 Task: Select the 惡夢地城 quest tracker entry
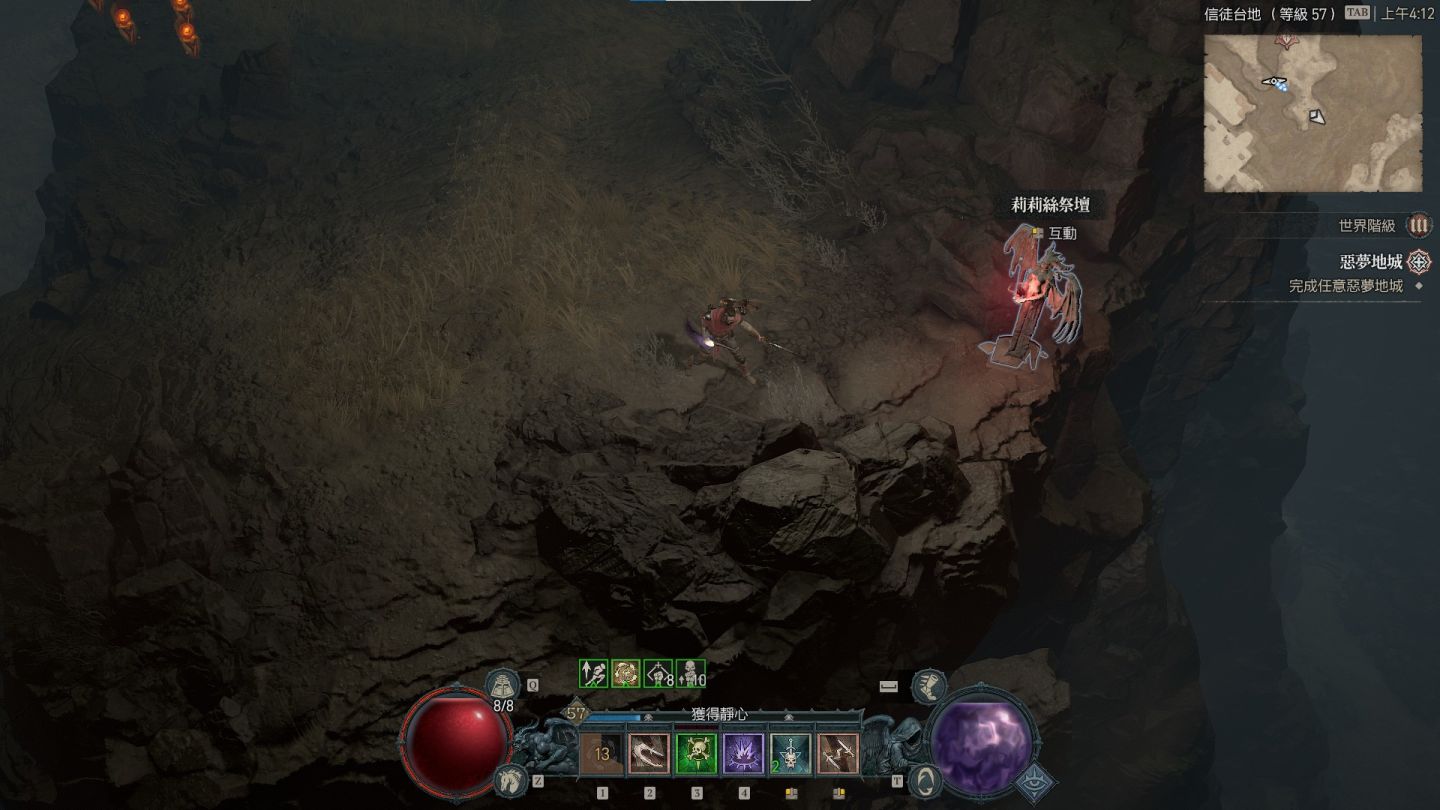1370,263
